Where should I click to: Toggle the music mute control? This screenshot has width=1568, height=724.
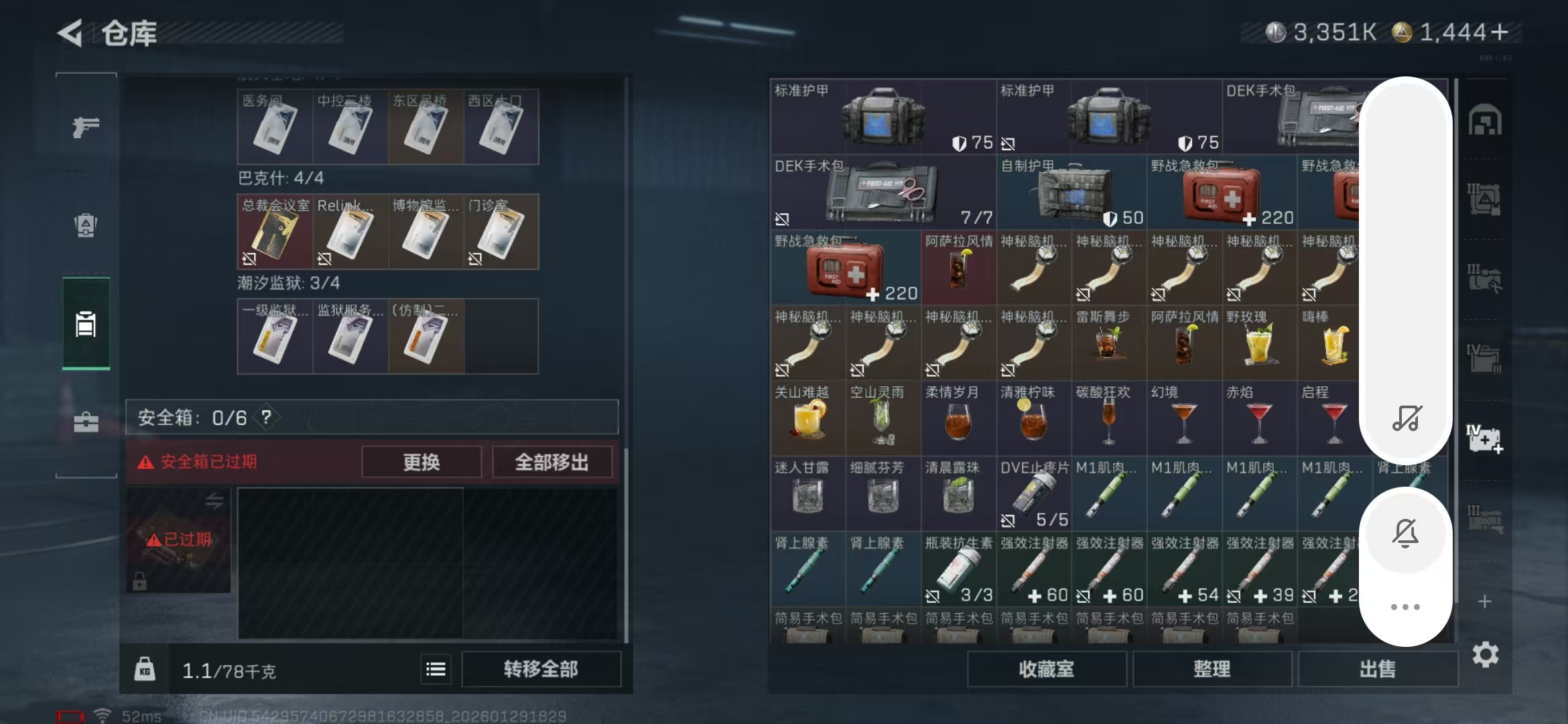1407,418
